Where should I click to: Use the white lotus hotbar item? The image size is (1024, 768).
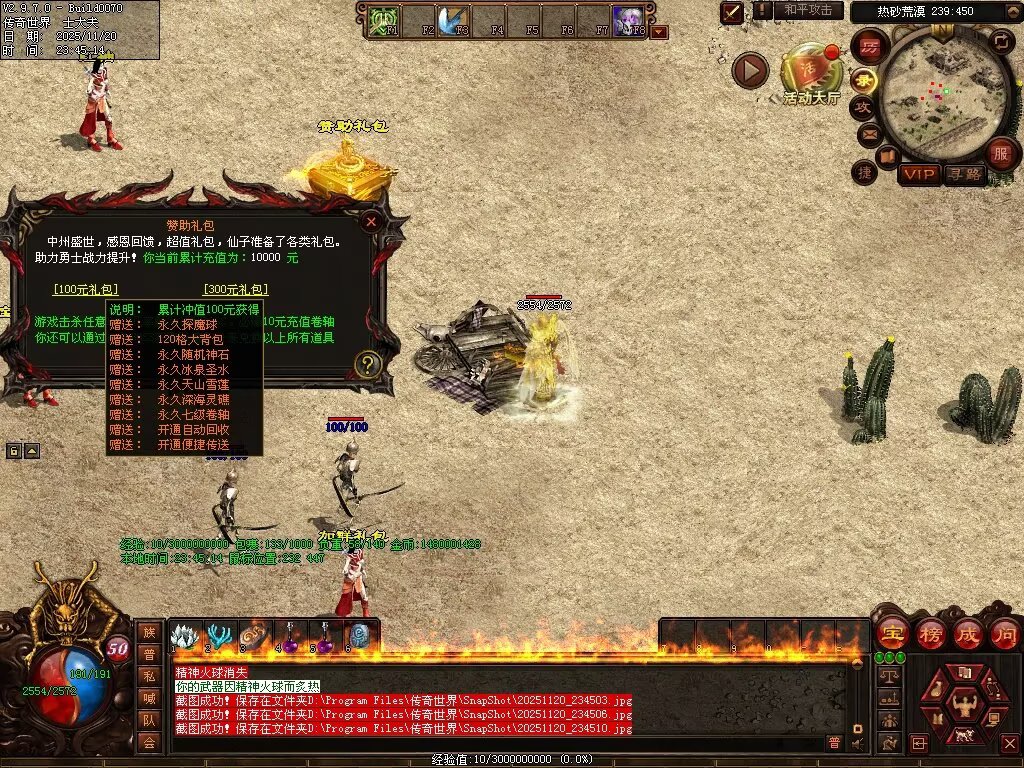point(186,636)
